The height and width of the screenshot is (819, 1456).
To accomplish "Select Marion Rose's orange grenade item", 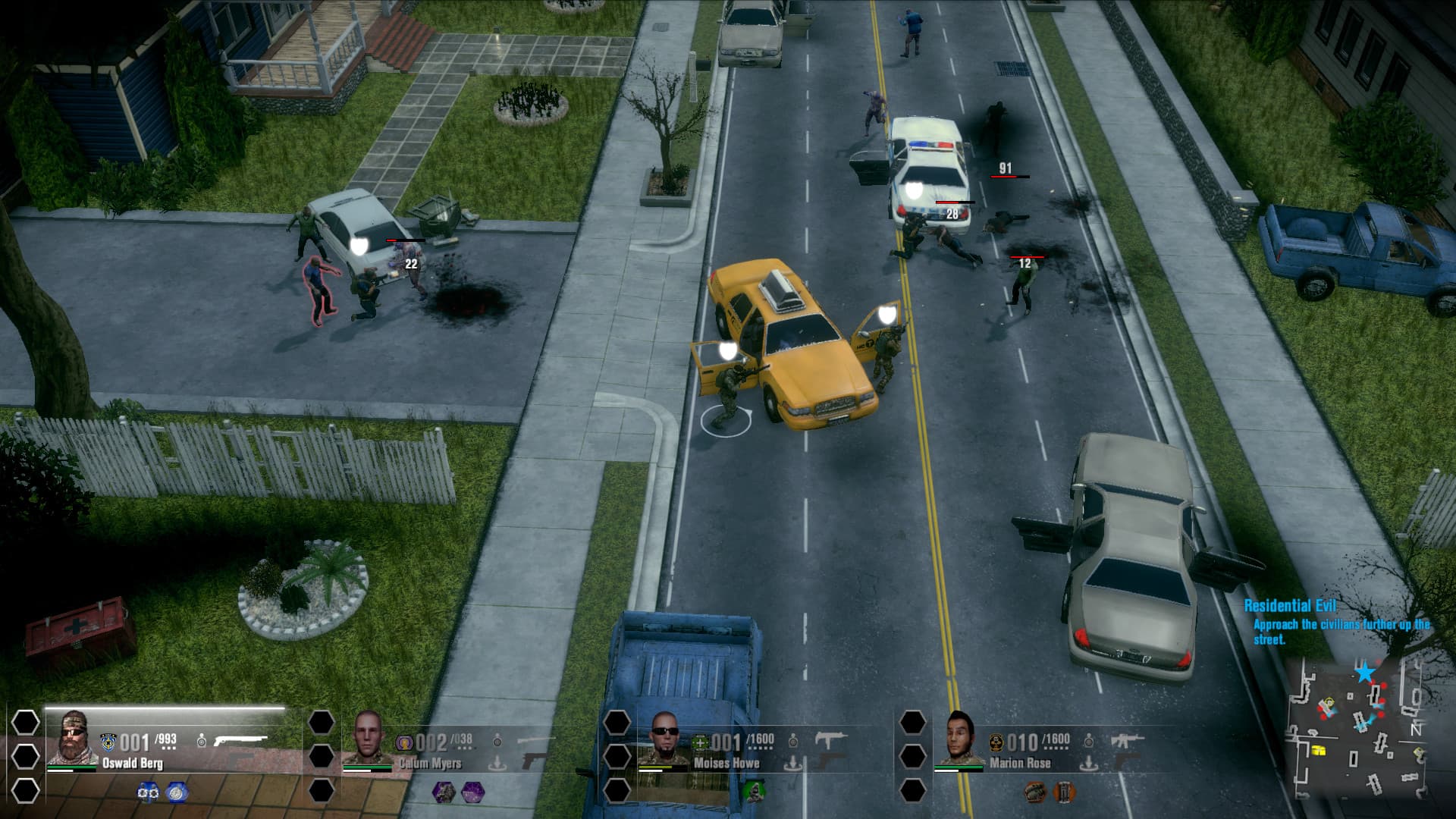I will 1035,792.
